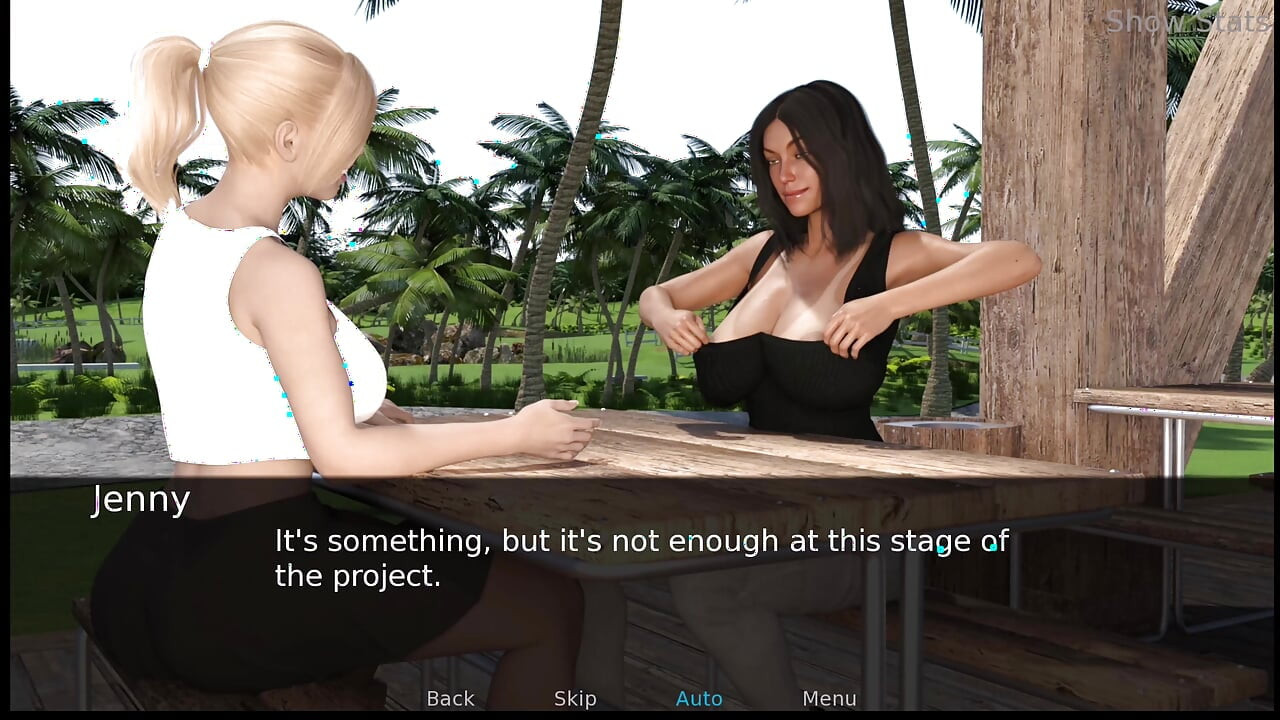Go back to the previous dialogue line
Screen dimensions: 1280x720
click(x=450, y=699)
